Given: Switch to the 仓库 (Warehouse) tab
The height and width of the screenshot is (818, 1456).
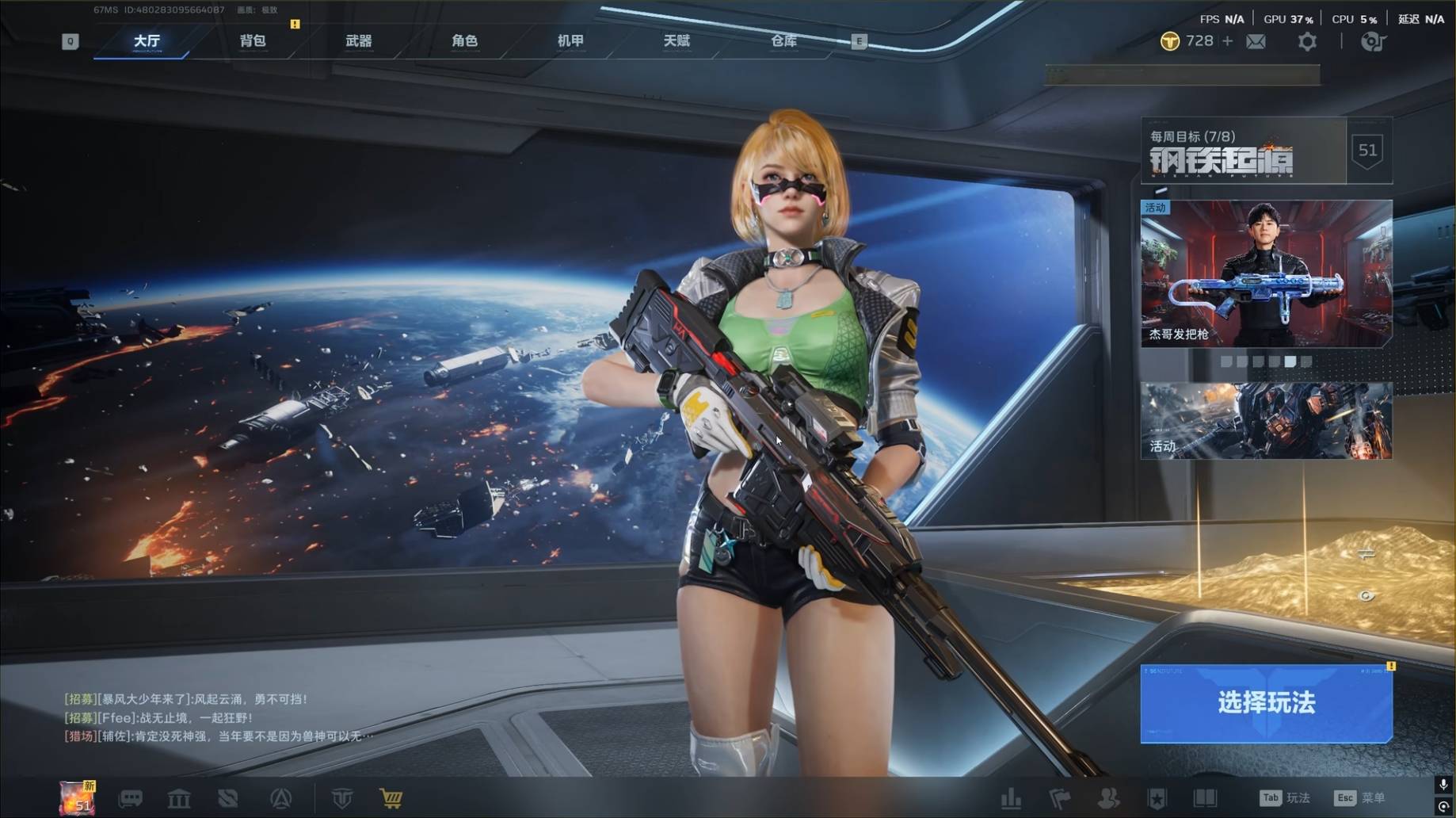Looking at the screenshot, I should click(783, 41).
